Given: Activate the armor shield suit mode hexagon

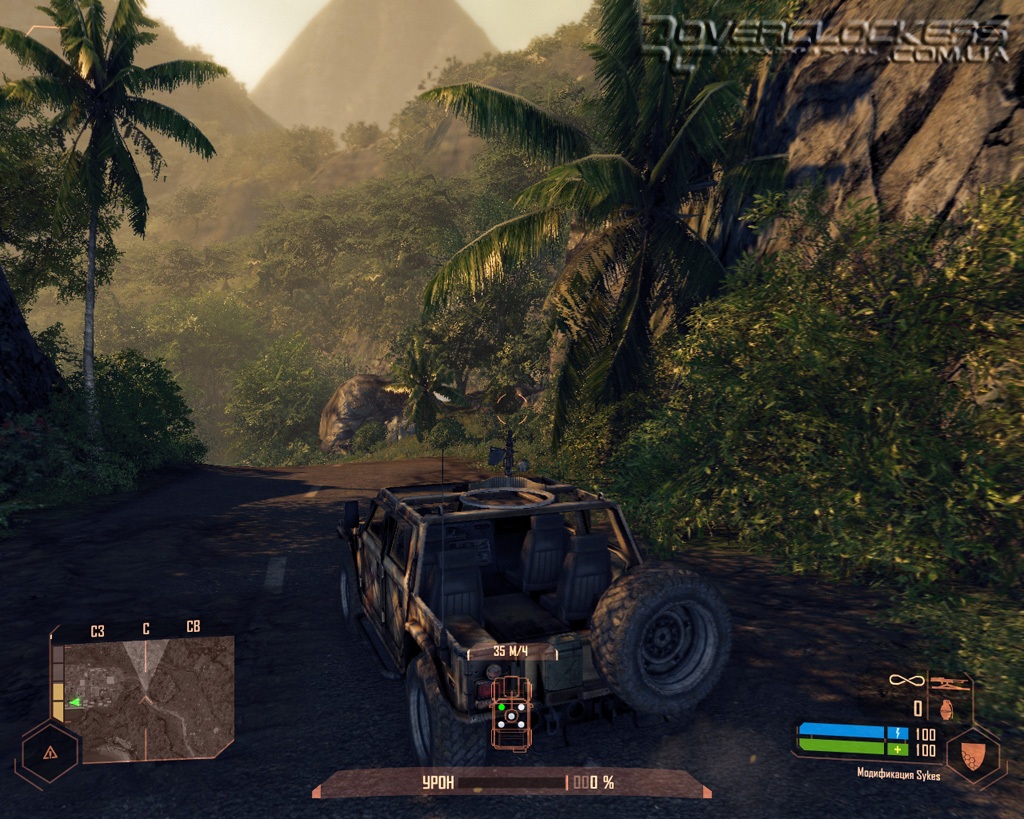Looking at the screenshot, I should pyautogui.click(x=975, y=754).
